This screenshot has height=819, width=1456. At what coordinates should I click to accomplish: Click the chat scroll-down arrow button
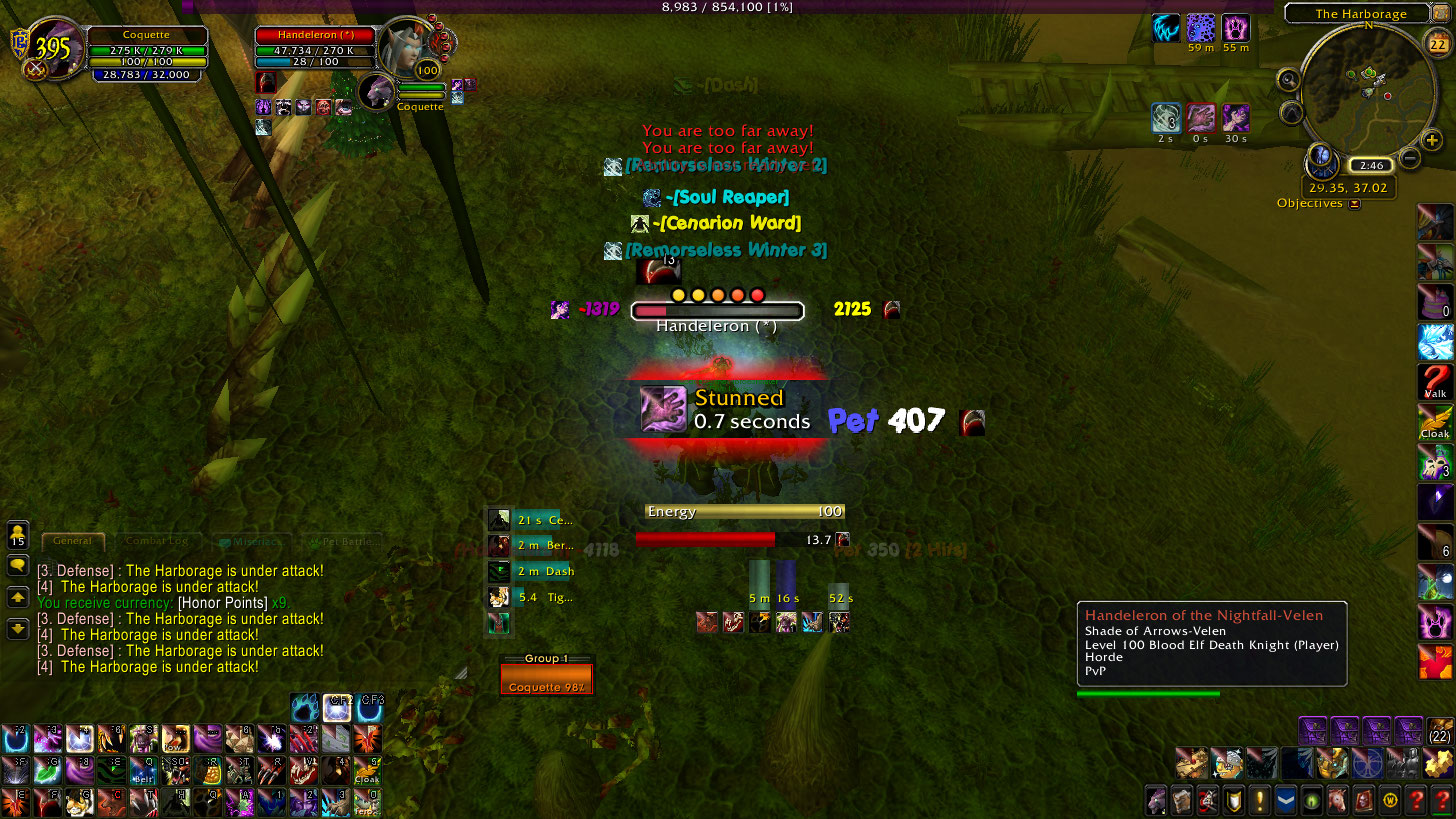click(x=18, y=629)
